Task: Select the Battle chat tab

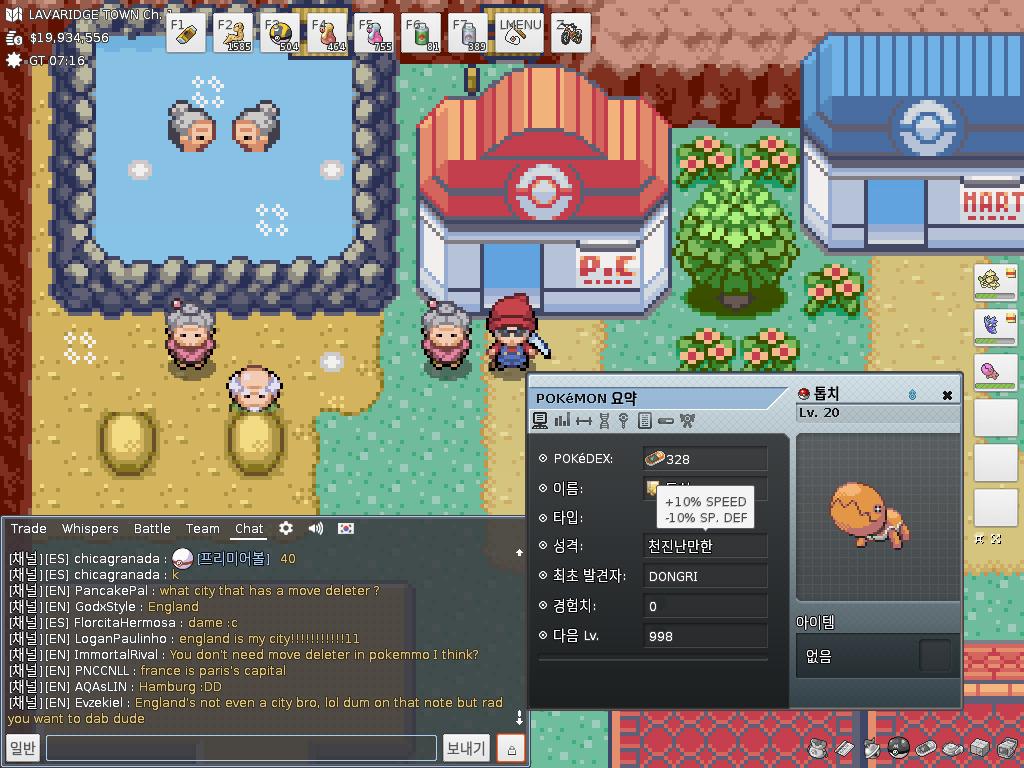Action: click(x=152, y=528)
